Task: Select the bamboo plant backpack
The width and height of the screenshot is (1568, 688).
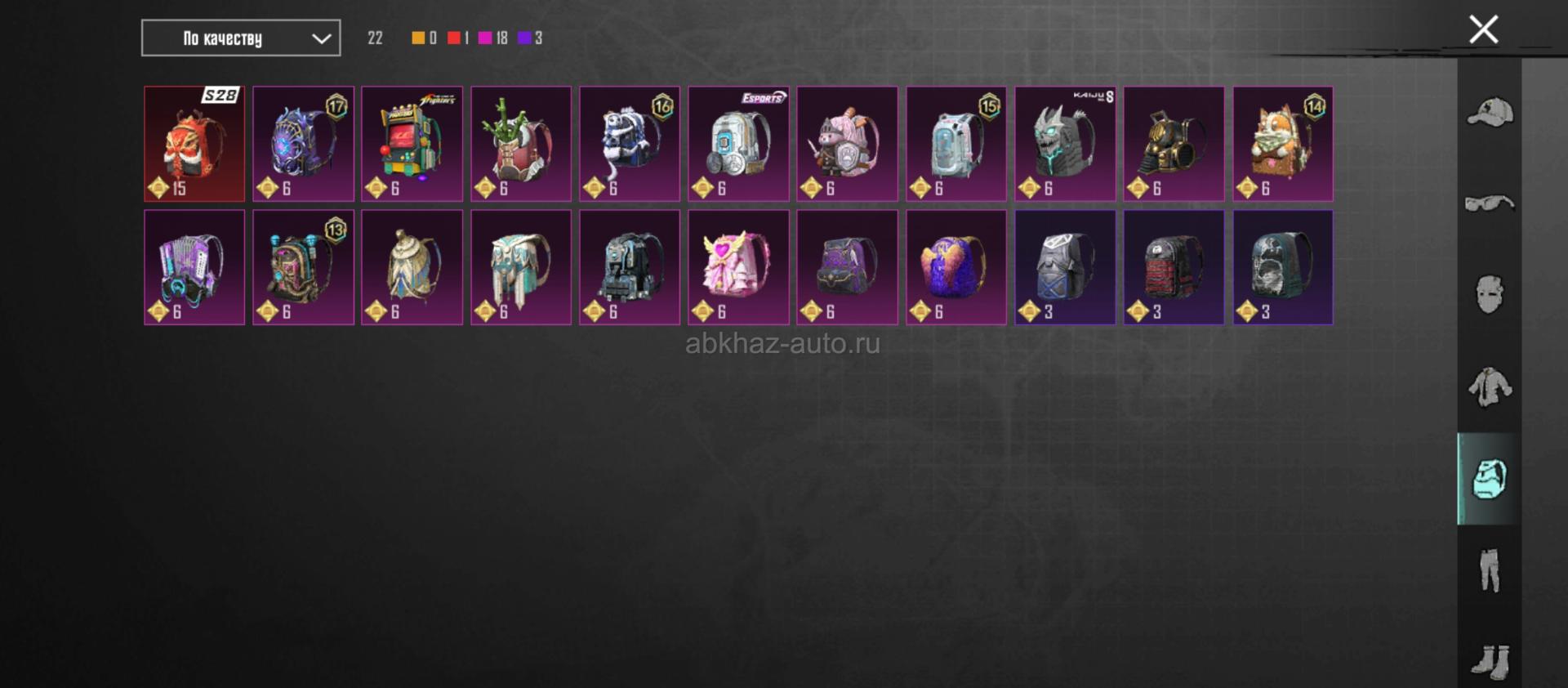Action: click(x=521, y=144)
